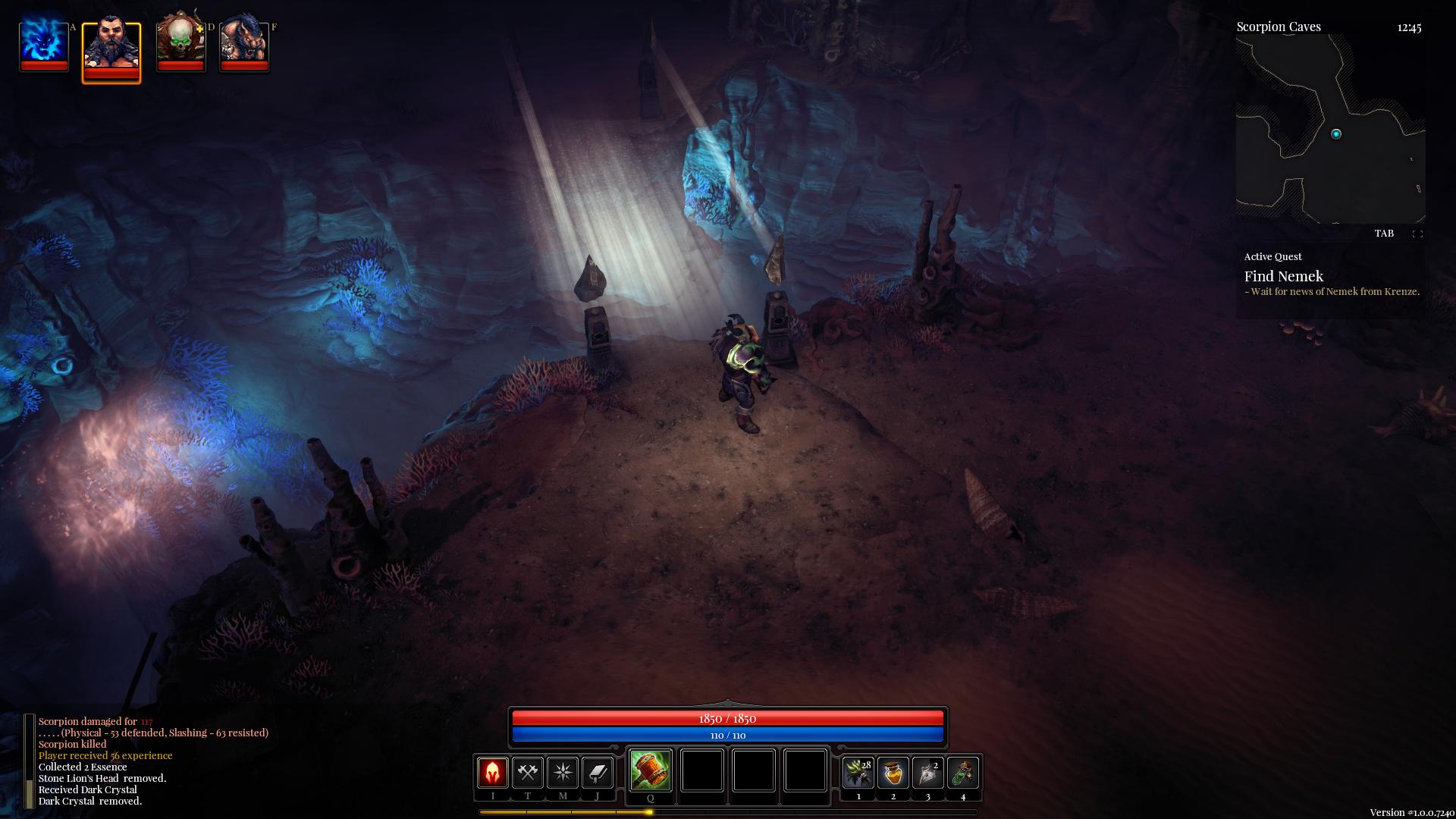Use the green potion bottle
This screenshot has width=1456, height=819.
963,773
